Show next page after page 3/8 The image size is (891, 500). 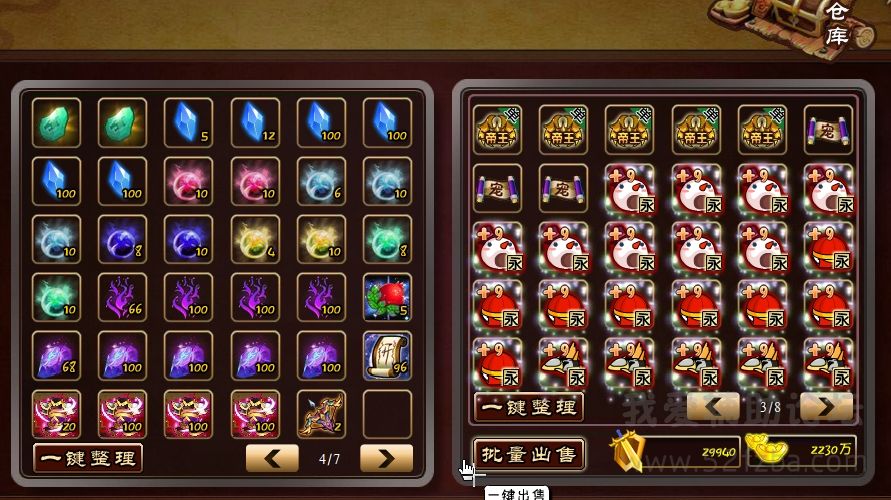coord(826,406)
